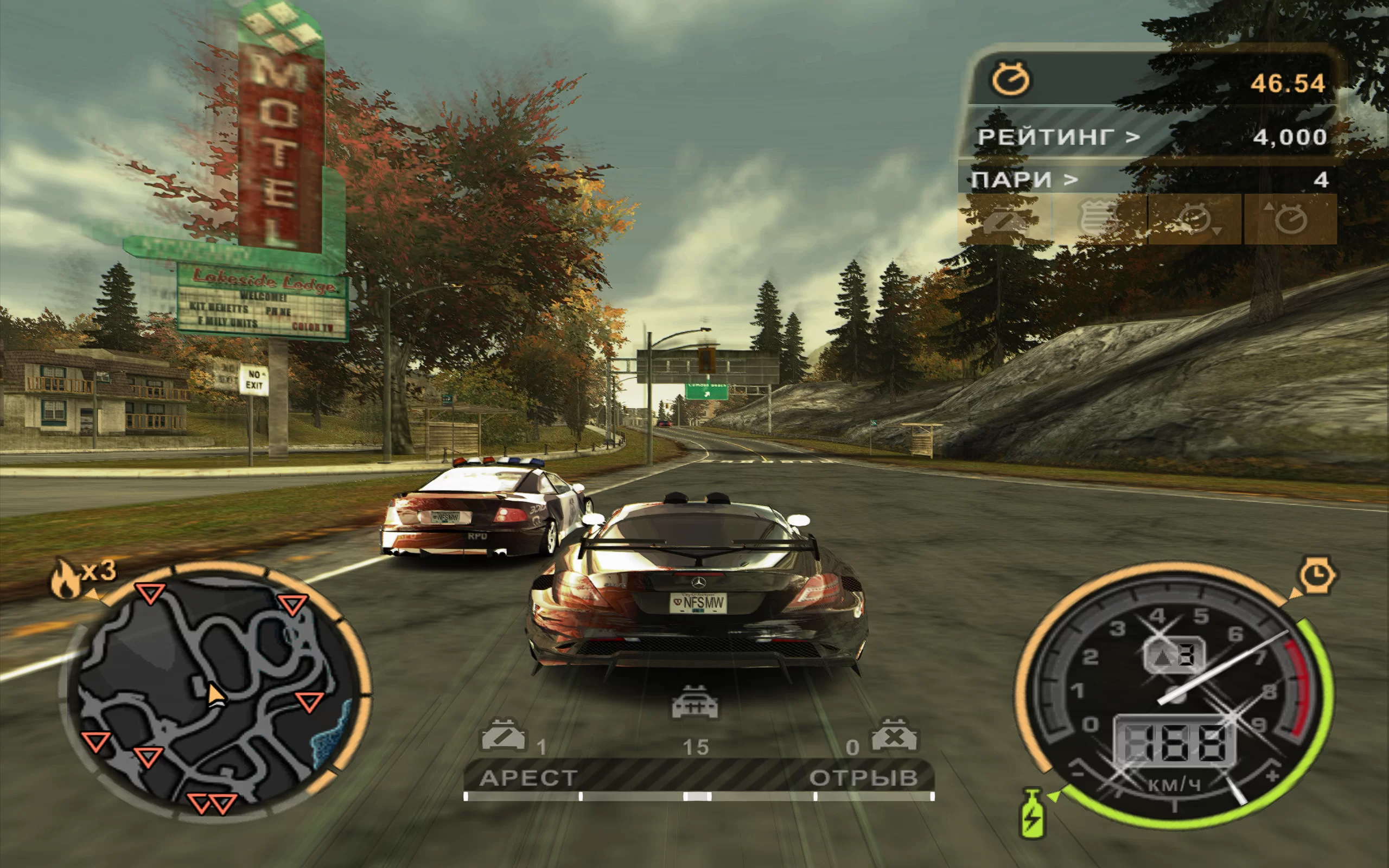
Task: Select the stopwatch with up arrow milestone
Action: click(1290, 219)
